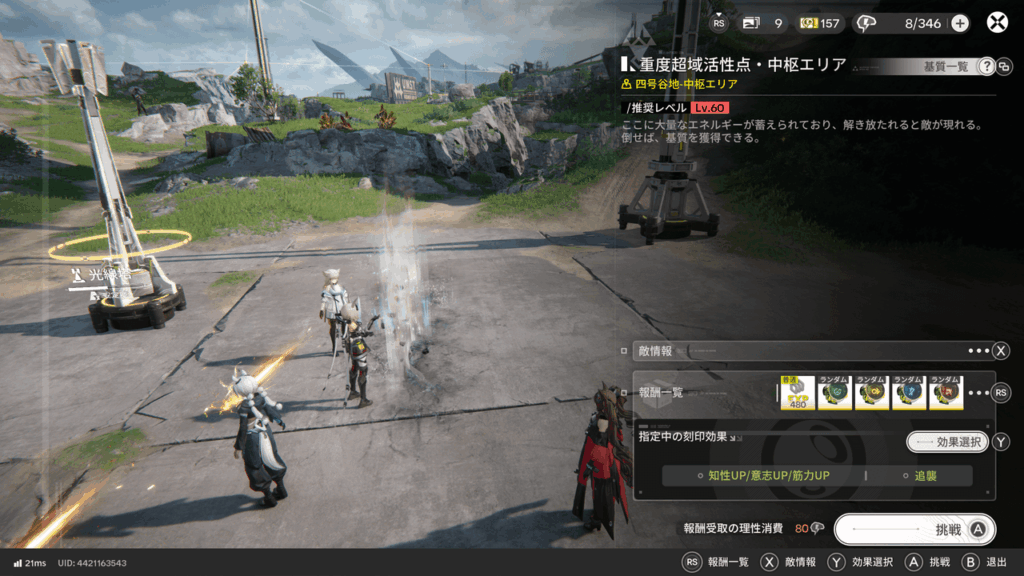This screenshot has height=576, width=1024.
Task: Open the 基質一覧 list
Action: click(945, 66)
